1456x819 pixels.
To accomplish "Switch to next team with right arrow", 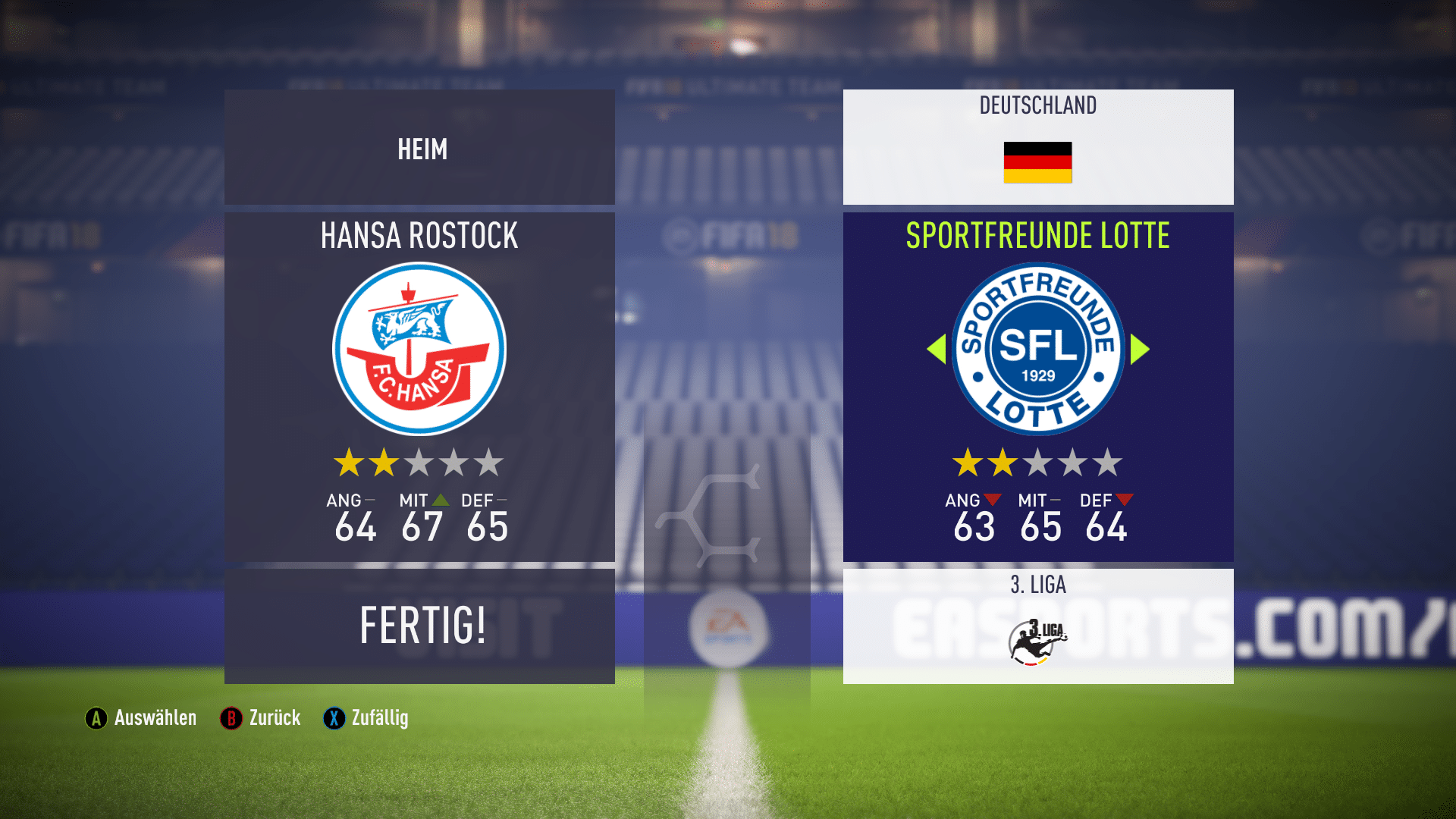I will (1139, 349).
